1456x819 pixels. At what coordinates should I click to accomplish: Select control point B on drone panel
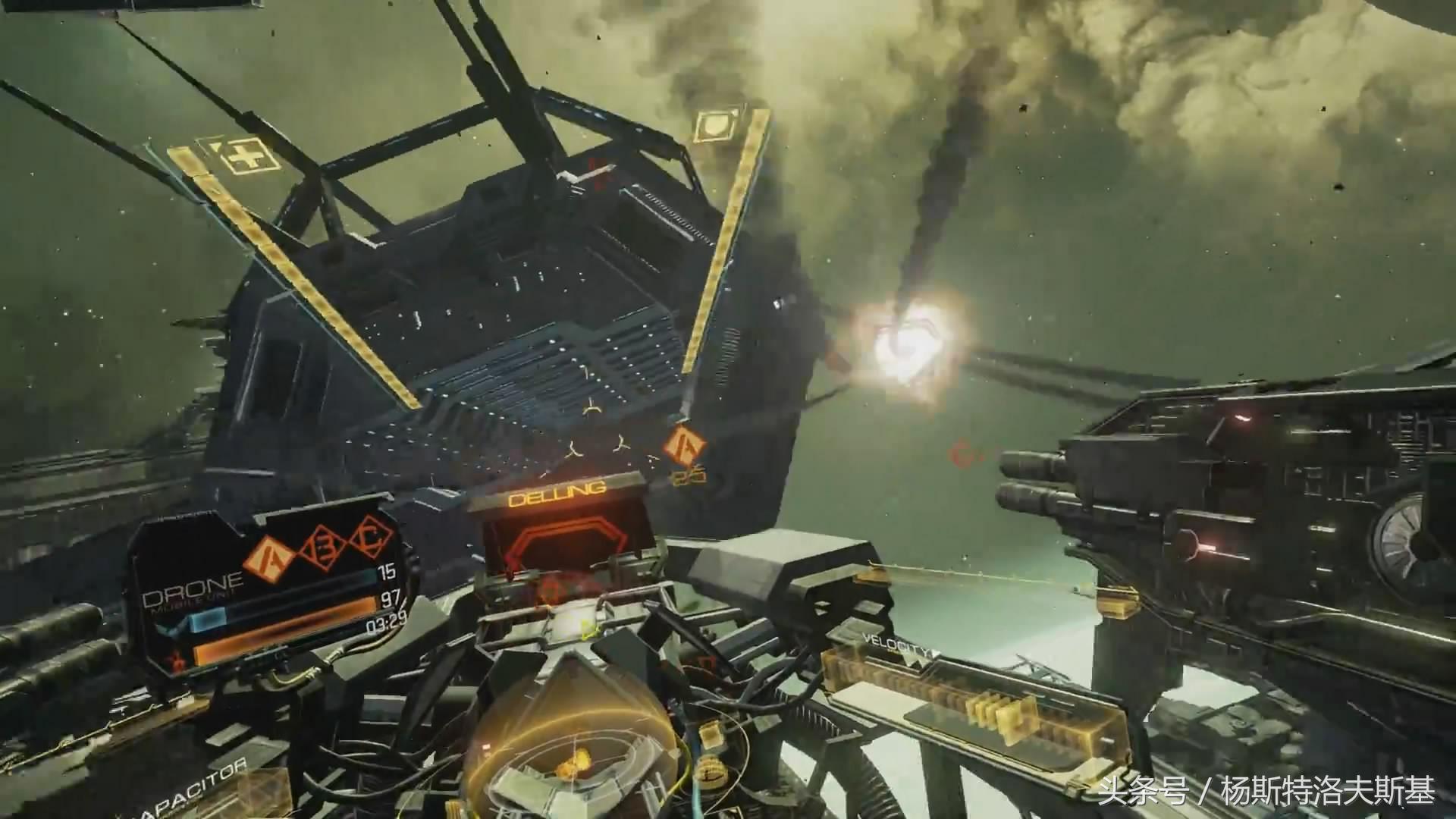click(x=318, y=548)
